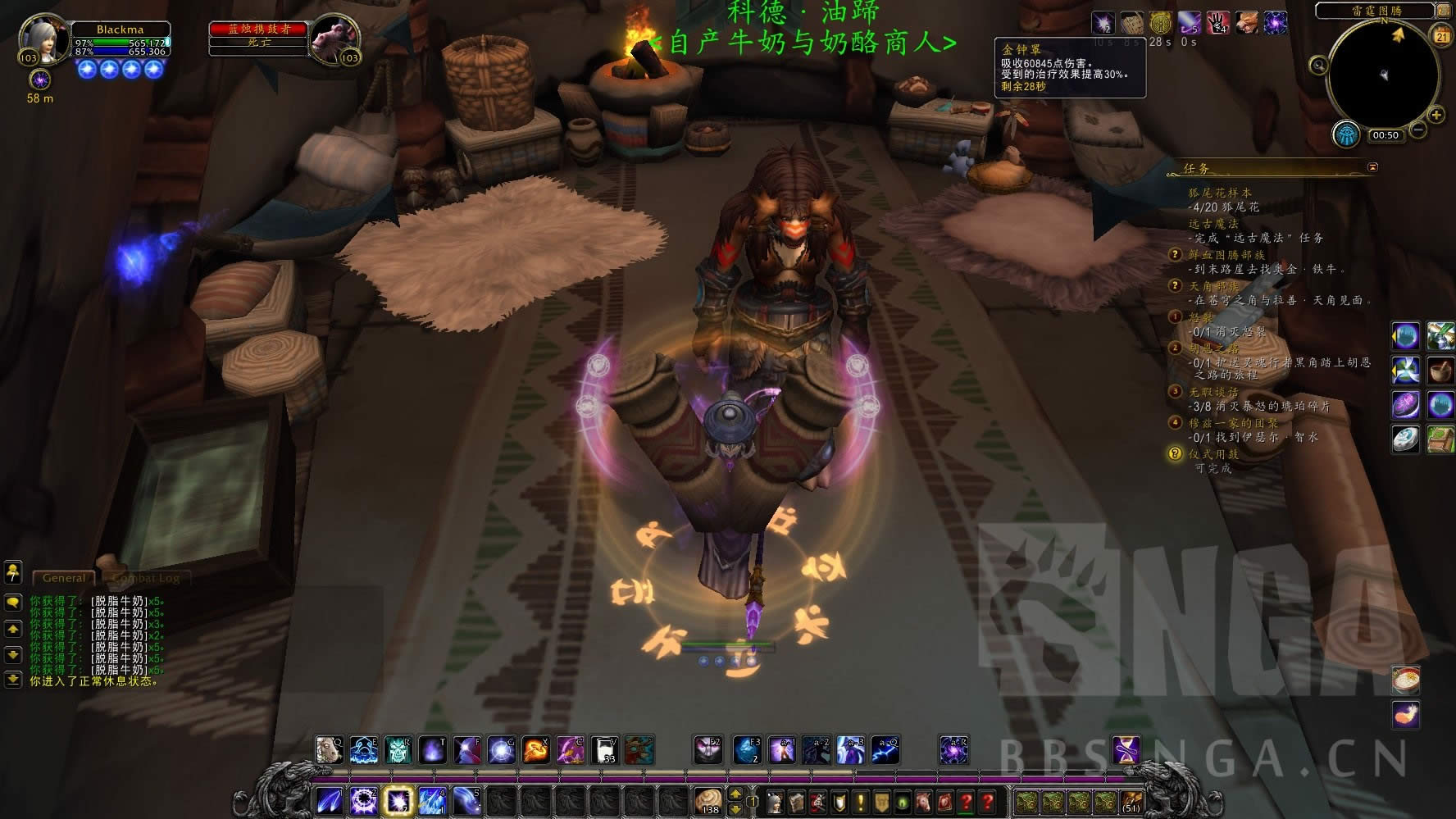Click the golden bell shield buff icon
The image size is (1456, 819).
(1159, 24)
